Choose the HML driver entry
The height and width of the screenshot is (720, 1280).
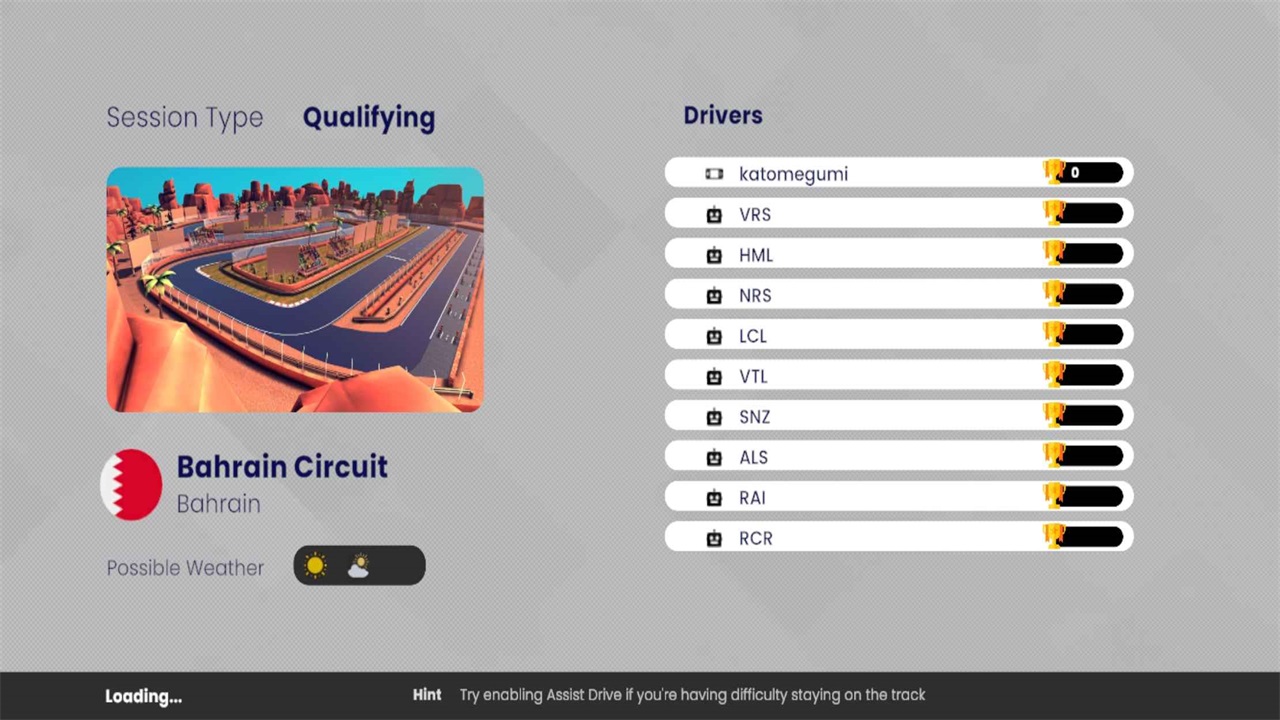898,254
